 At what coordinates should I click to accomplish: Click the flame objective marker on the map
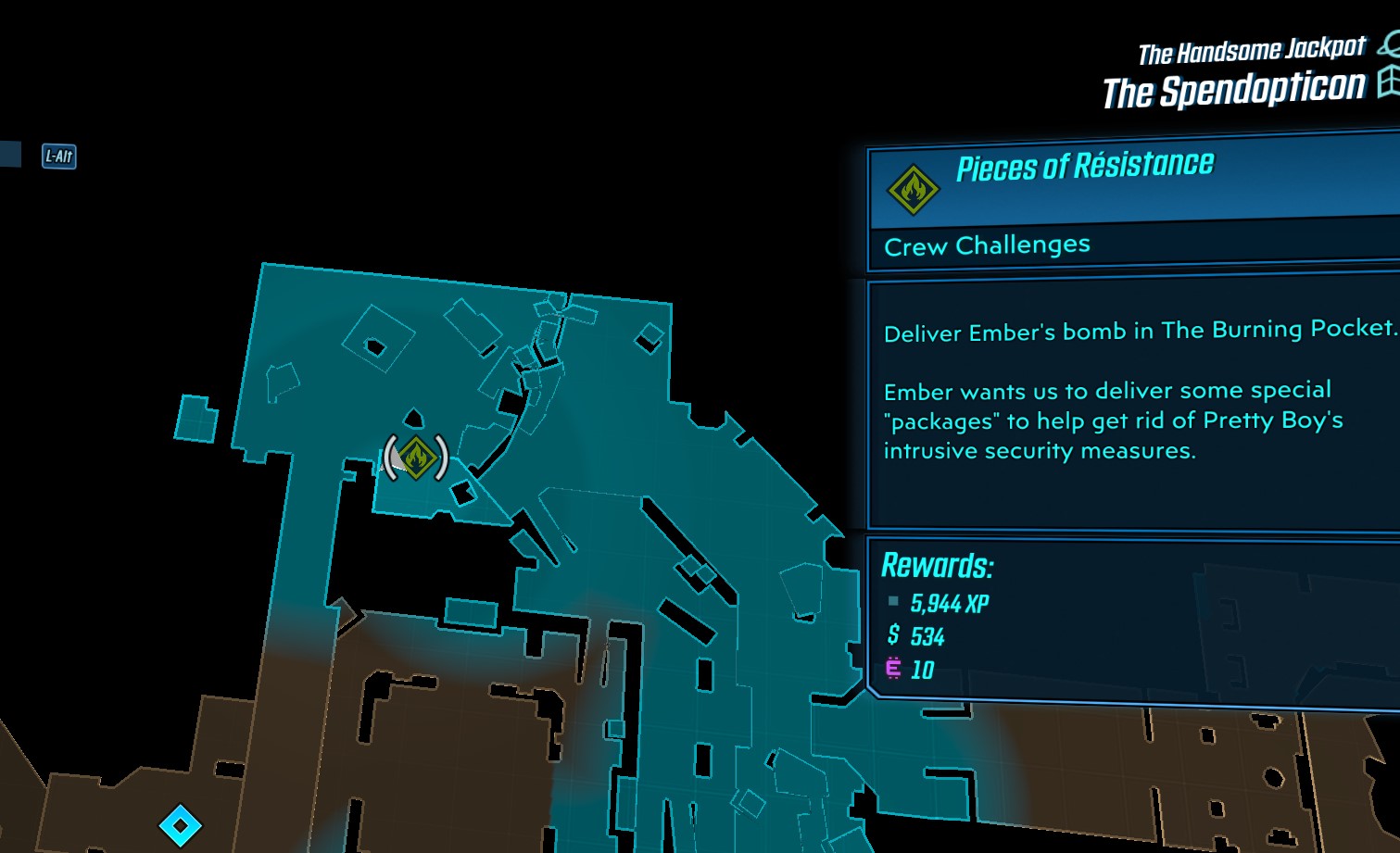pos(417,455)
